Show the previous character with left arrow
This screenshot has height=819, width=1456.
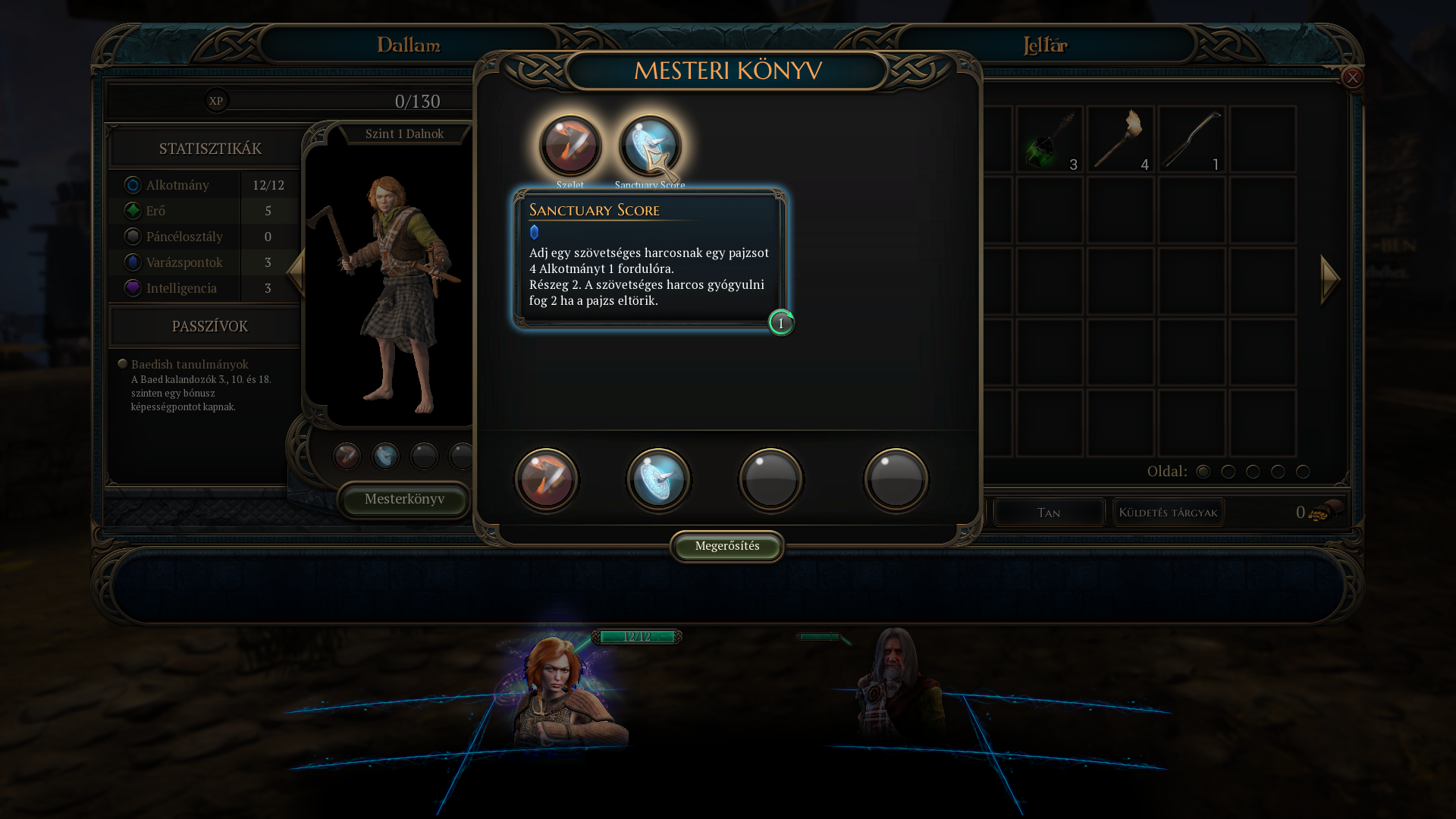[x=296, y=271]
